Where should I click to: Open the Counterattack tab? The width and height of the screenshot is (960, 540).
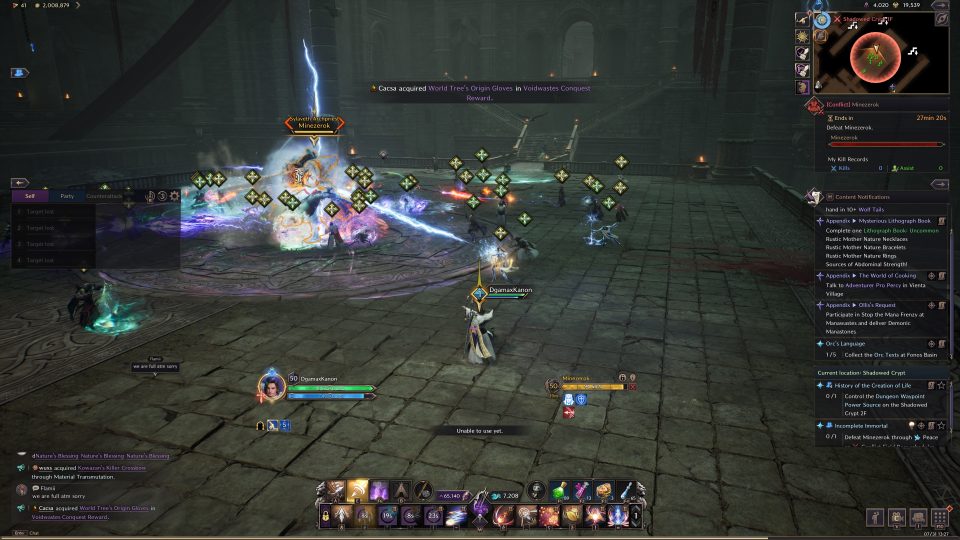(104, 197)
